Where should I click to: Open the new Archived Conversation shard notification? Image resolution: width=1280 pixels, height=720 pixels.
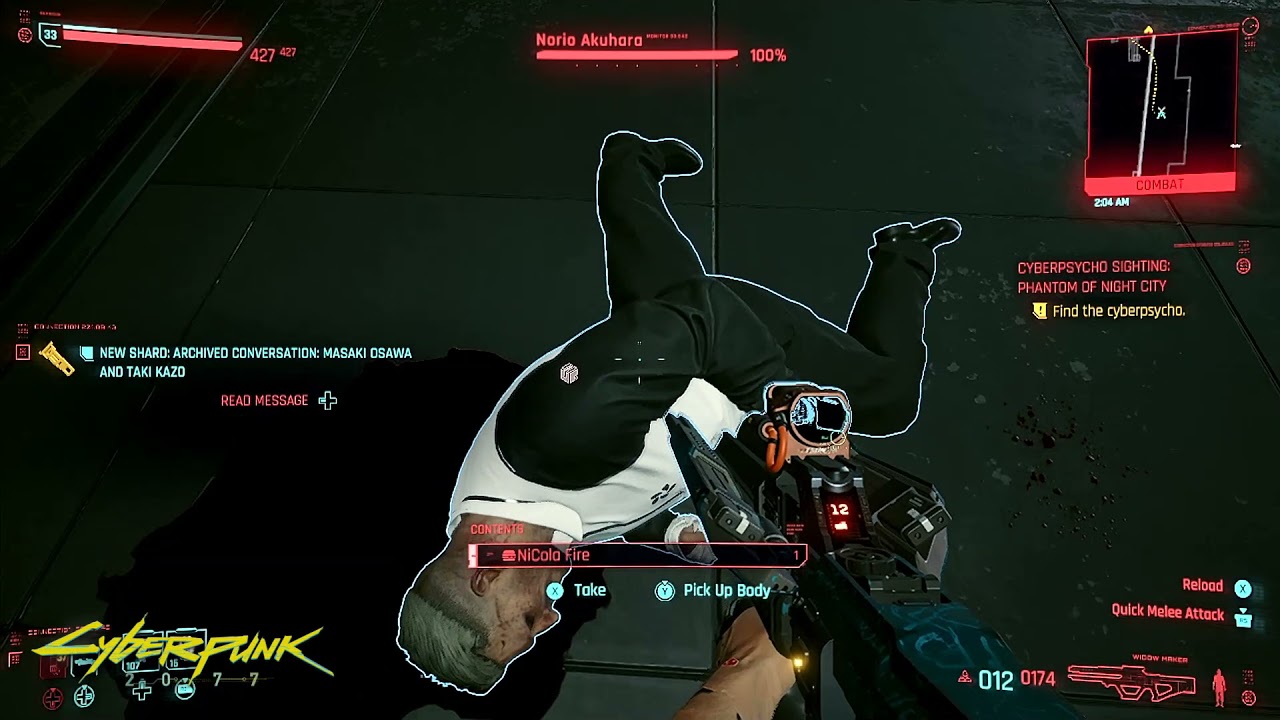255,362
